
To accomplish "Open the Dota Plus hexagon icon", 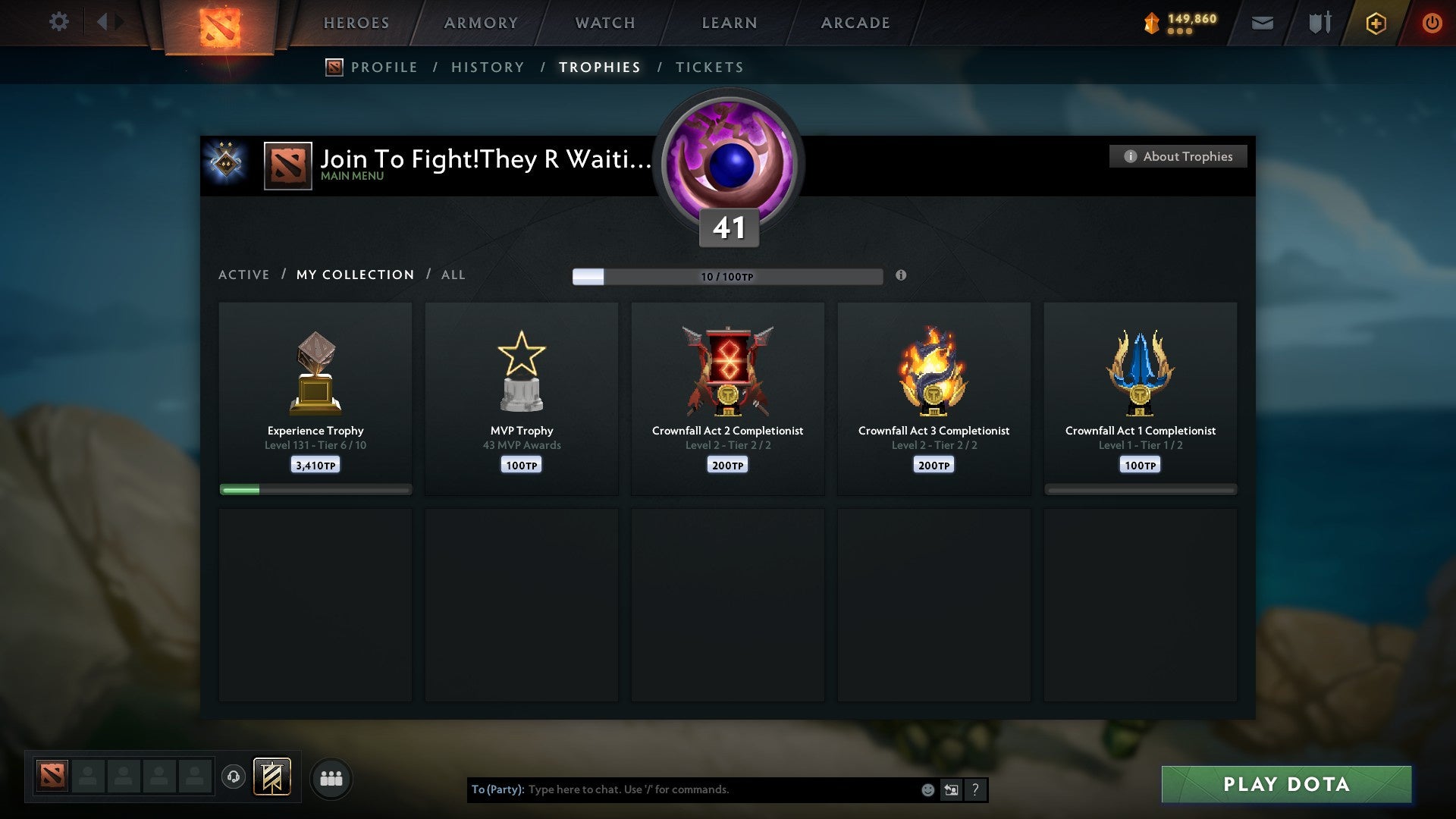I will pyautogui.click(x=1375, y=23).
